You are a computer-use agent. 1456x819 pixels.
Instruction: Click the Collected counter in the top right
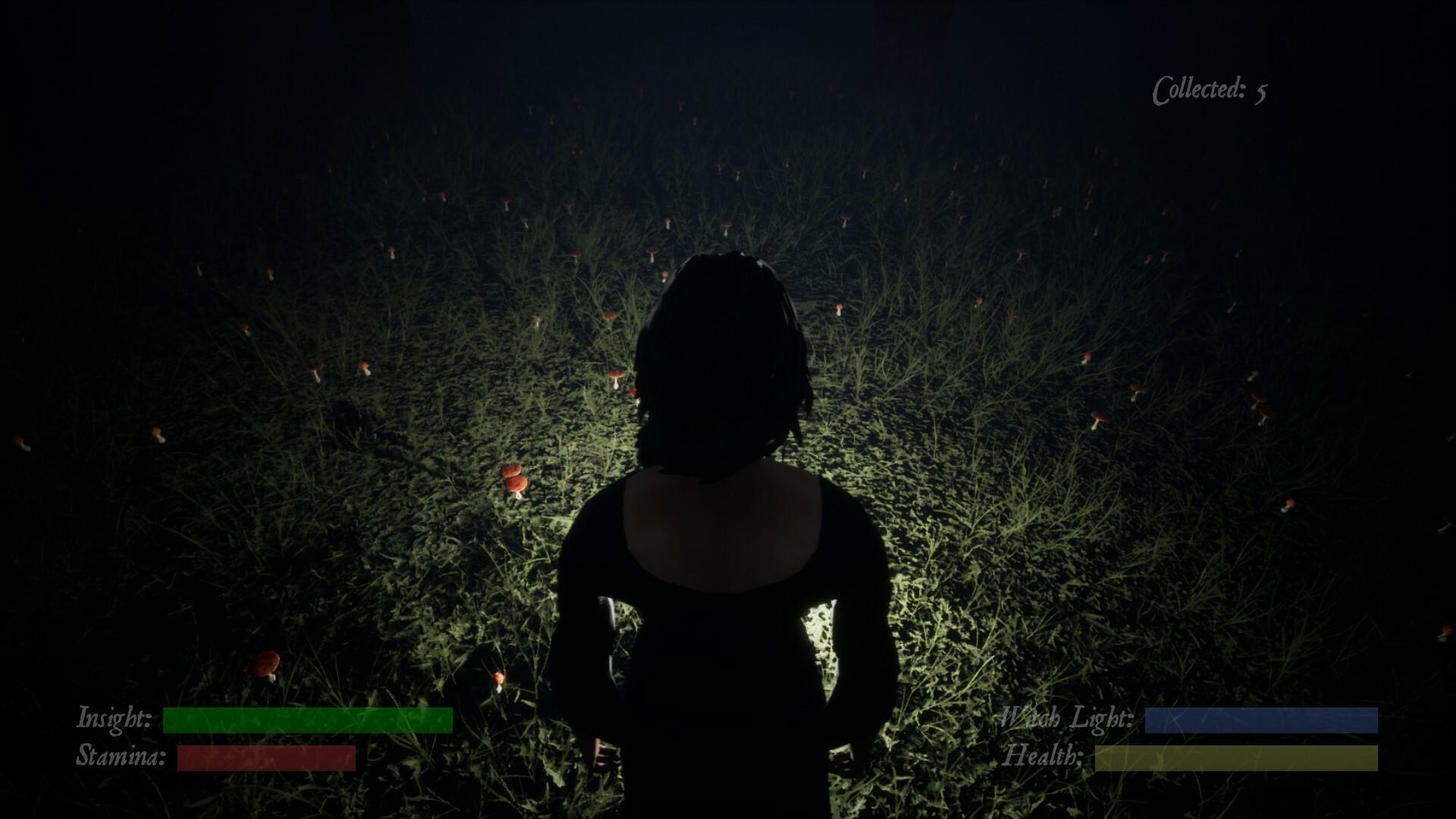[1198, 89]
